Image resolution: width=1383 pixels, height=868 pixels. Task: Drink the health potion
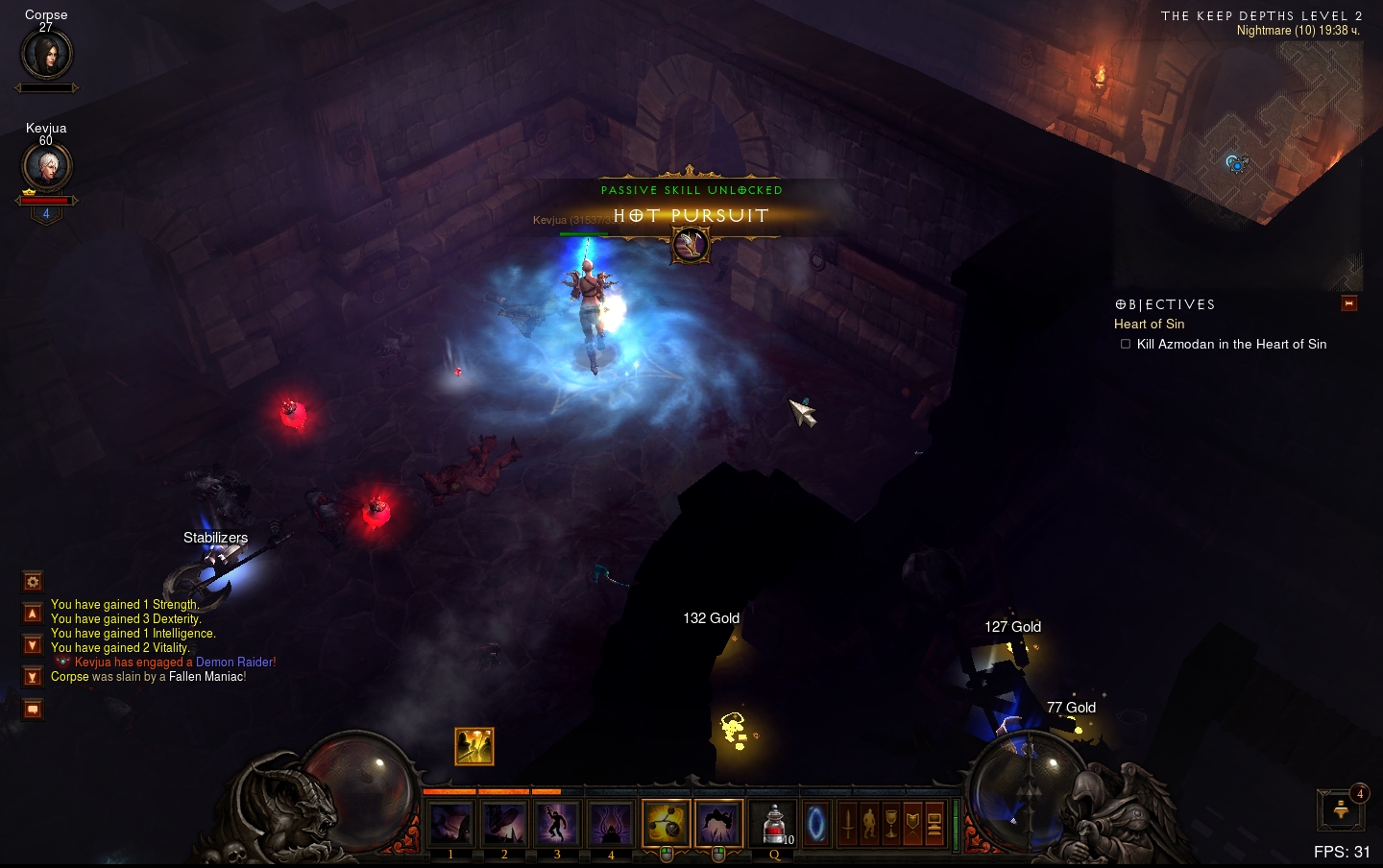pyautogui.click(x=773, y=824)
